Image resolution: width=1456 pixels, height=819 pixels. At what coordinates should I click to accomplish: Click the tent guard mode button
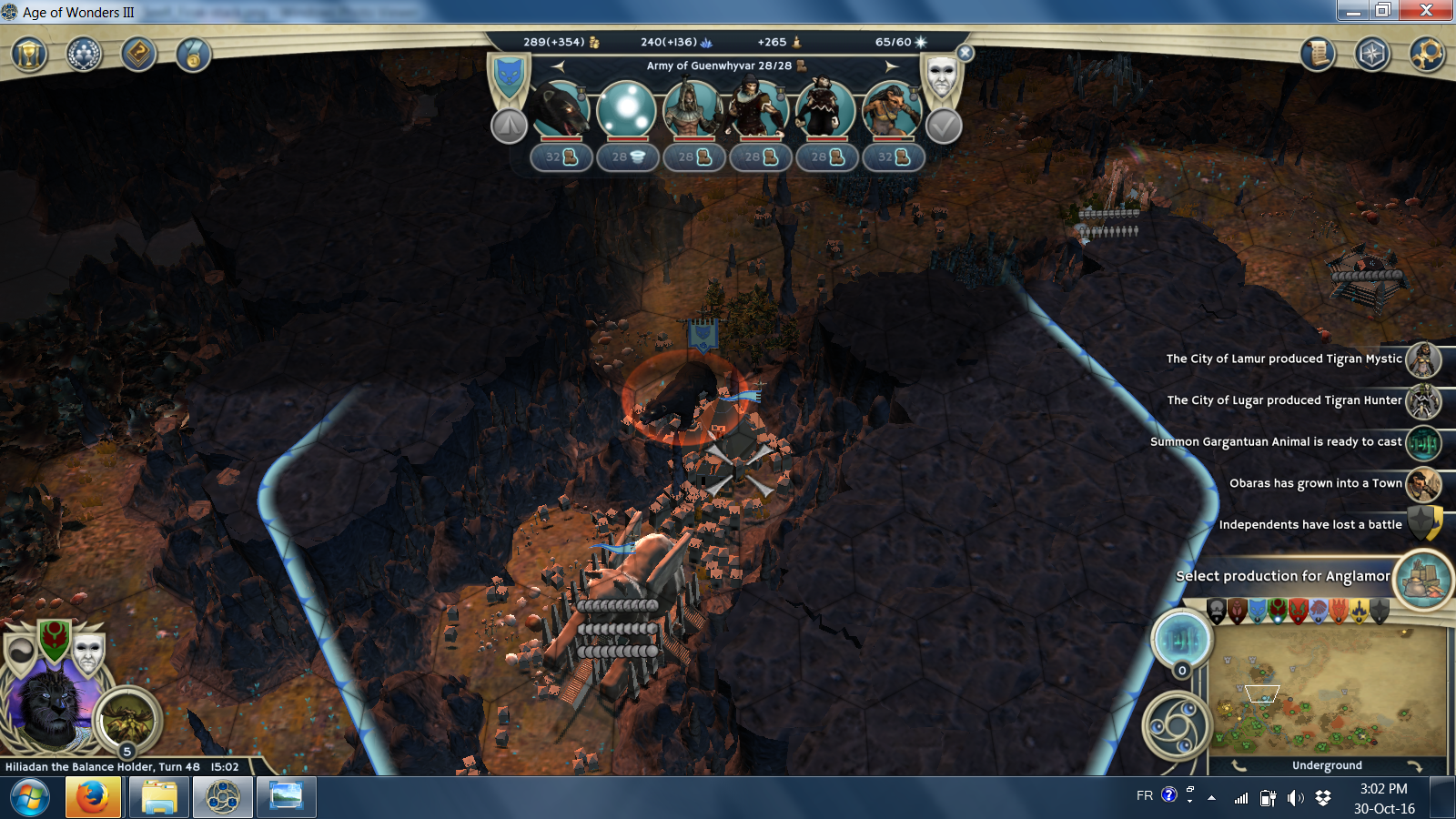tap(509, 126)
